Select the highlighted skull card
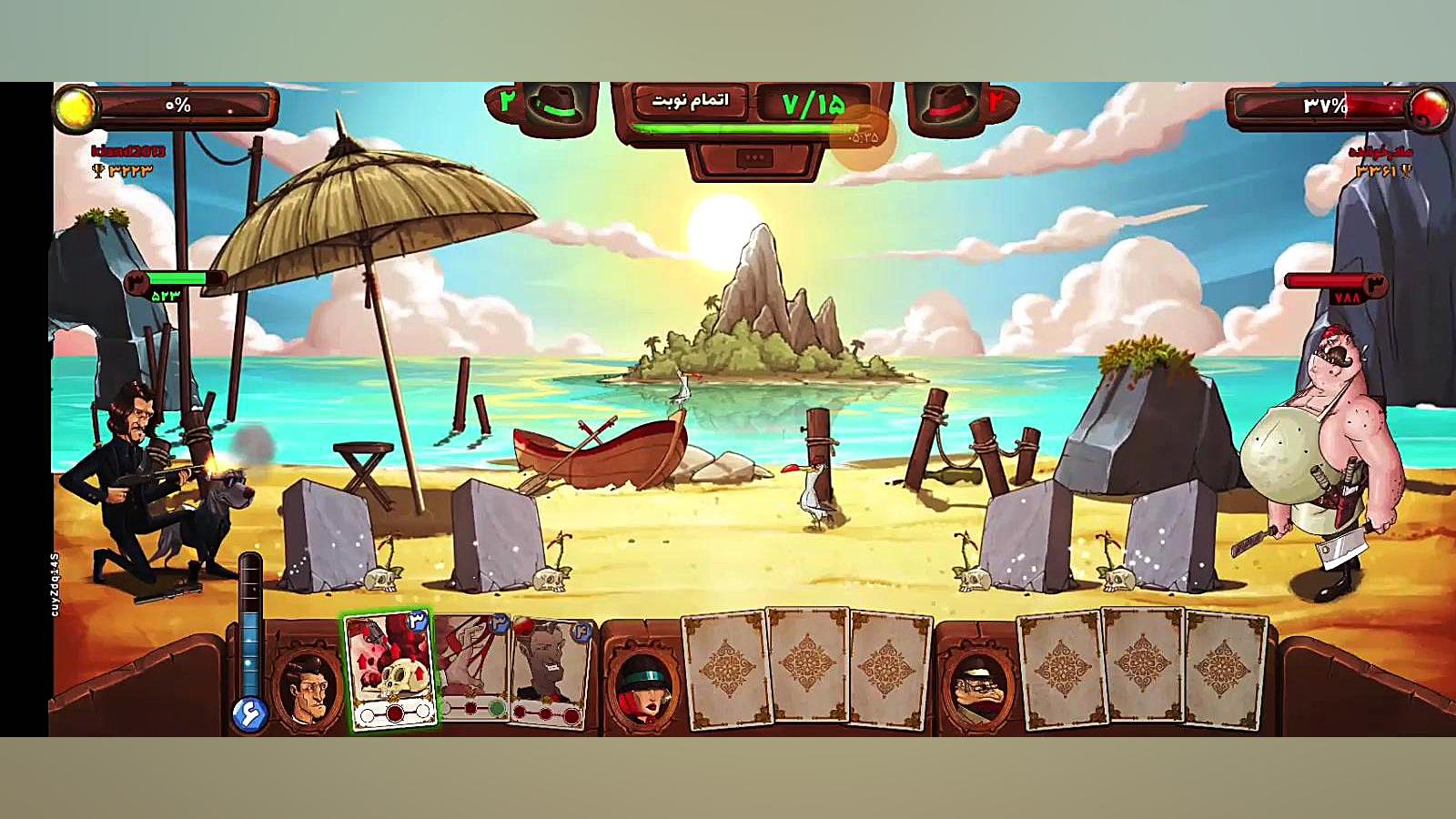Screen dimensions: 1456x819 pos(391,671)
